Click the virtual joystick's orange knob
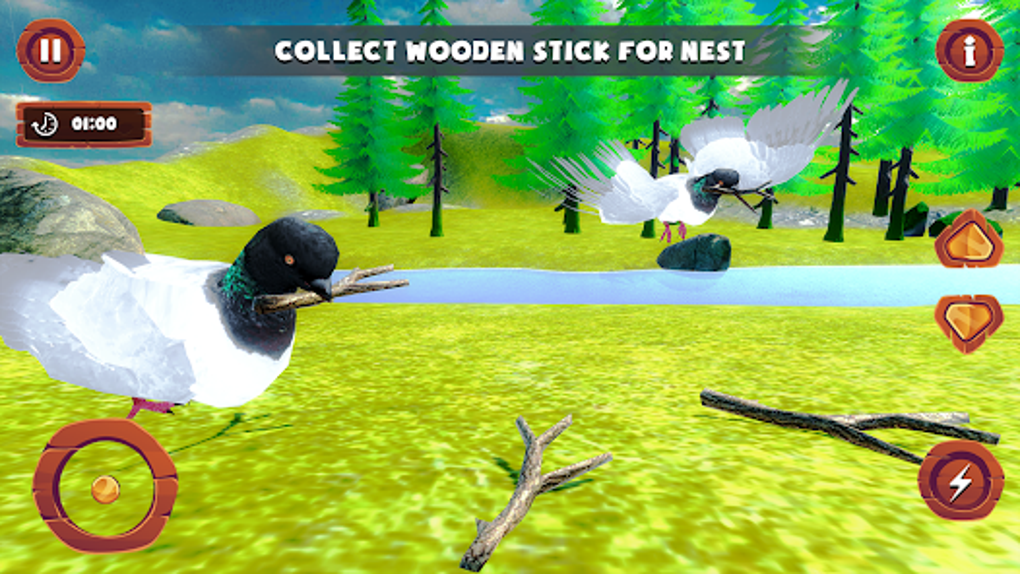This screenshot has width=1020, height=574. click(104, 489)
